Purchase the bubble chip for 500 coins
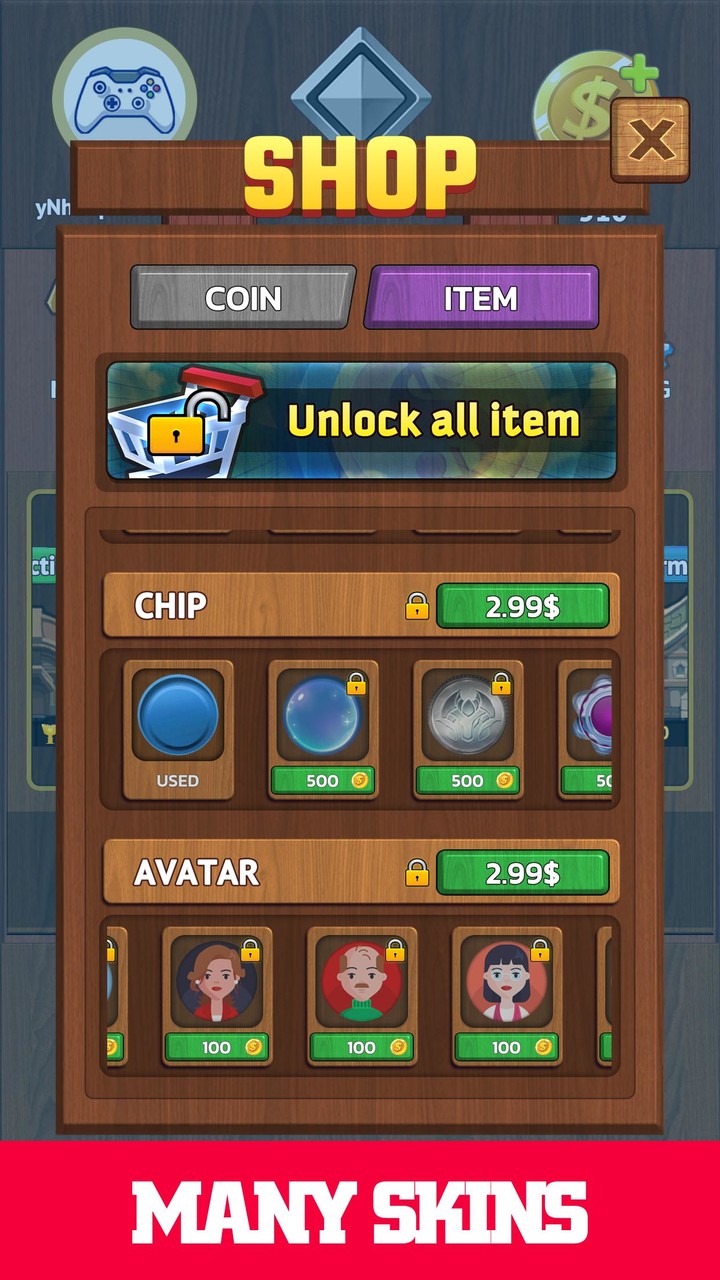 pyautogui.click(x=322, y=780)
